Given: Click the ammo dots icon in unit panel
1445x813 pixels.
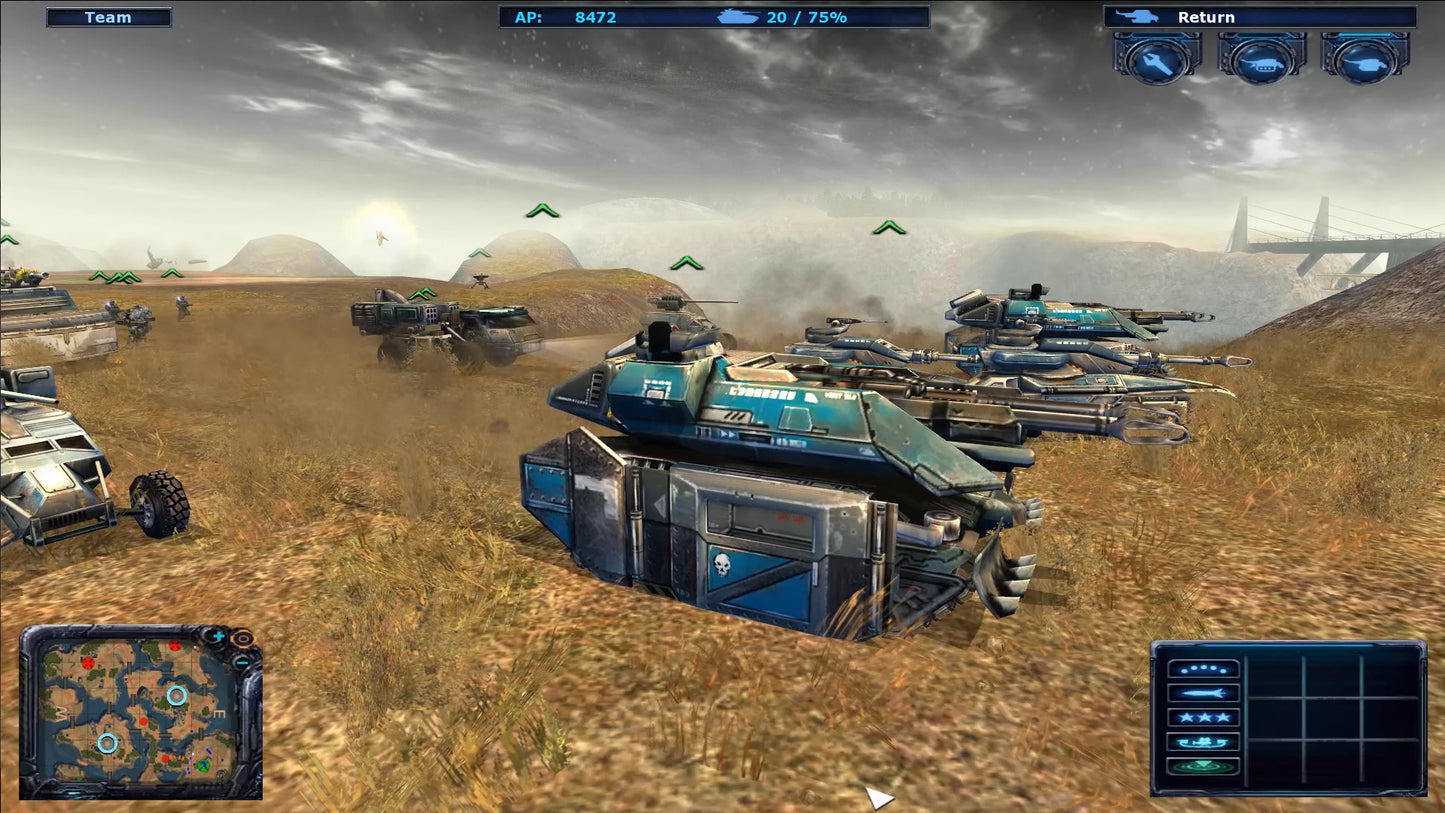Looking at the screenshot, I should (x=1203, y=669).
